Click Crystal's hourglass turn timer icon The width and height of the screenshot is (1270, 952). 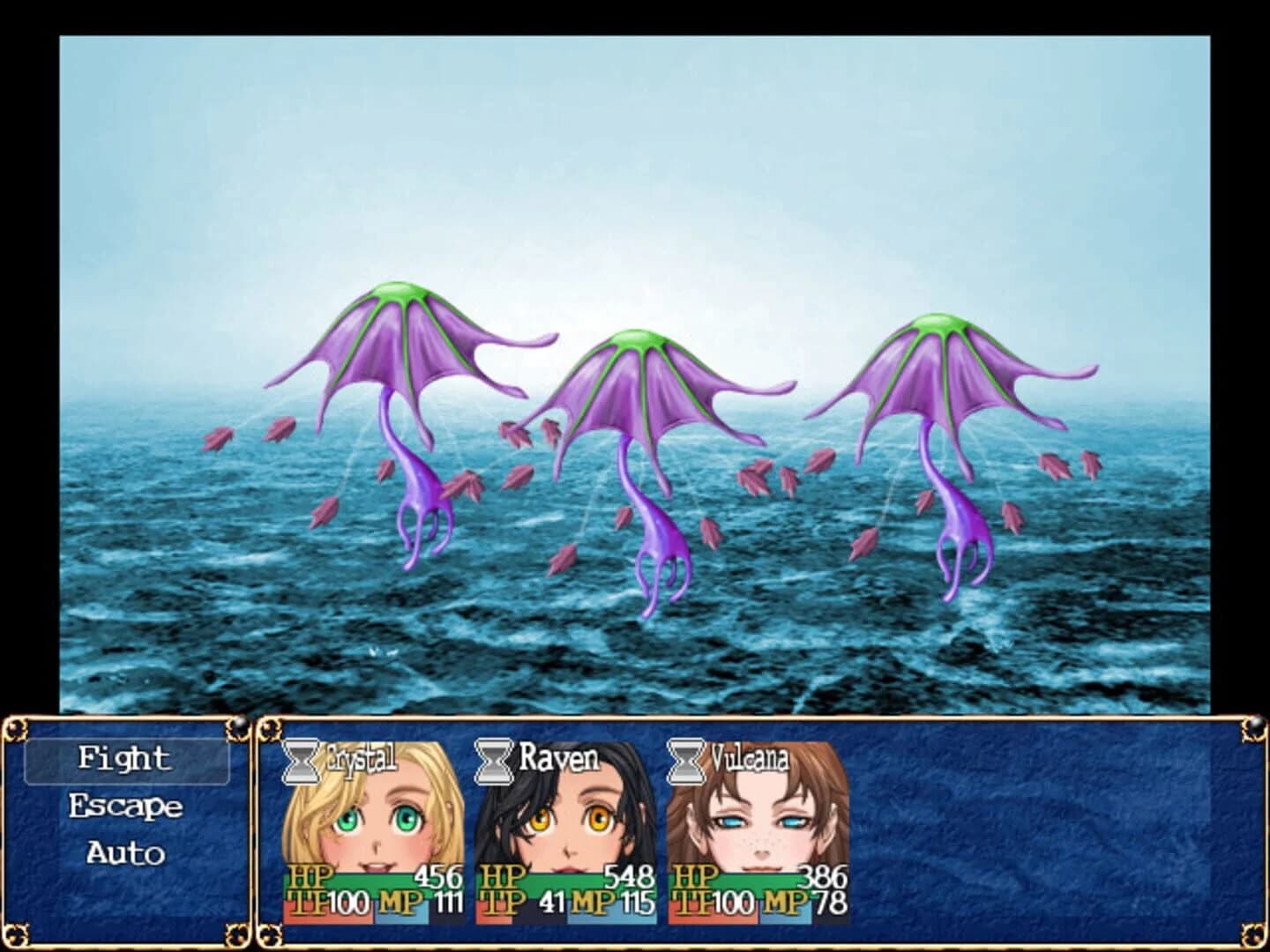point(301,760)
